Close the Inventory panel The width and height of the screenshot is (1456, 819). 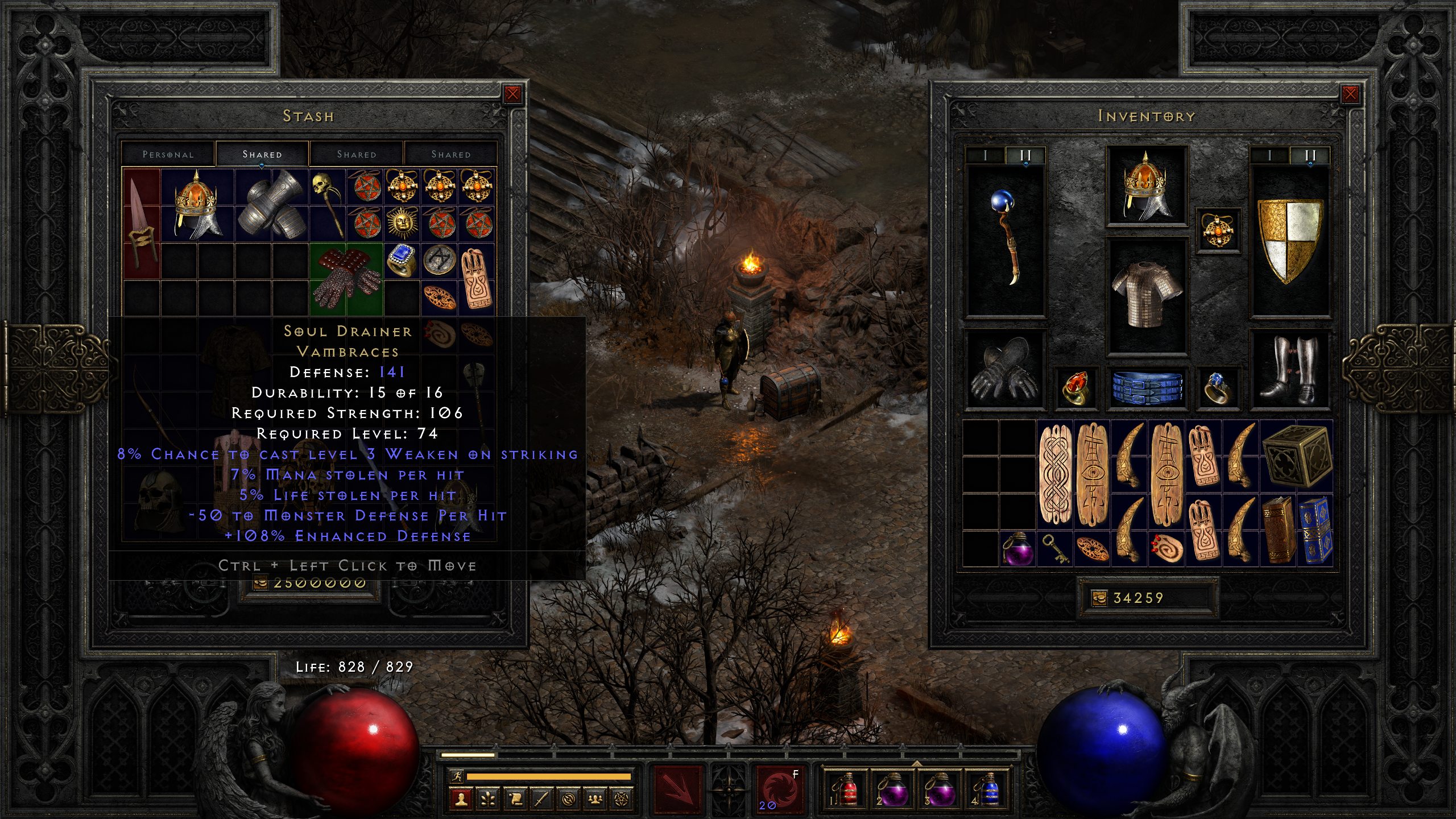click(1350, 94)
